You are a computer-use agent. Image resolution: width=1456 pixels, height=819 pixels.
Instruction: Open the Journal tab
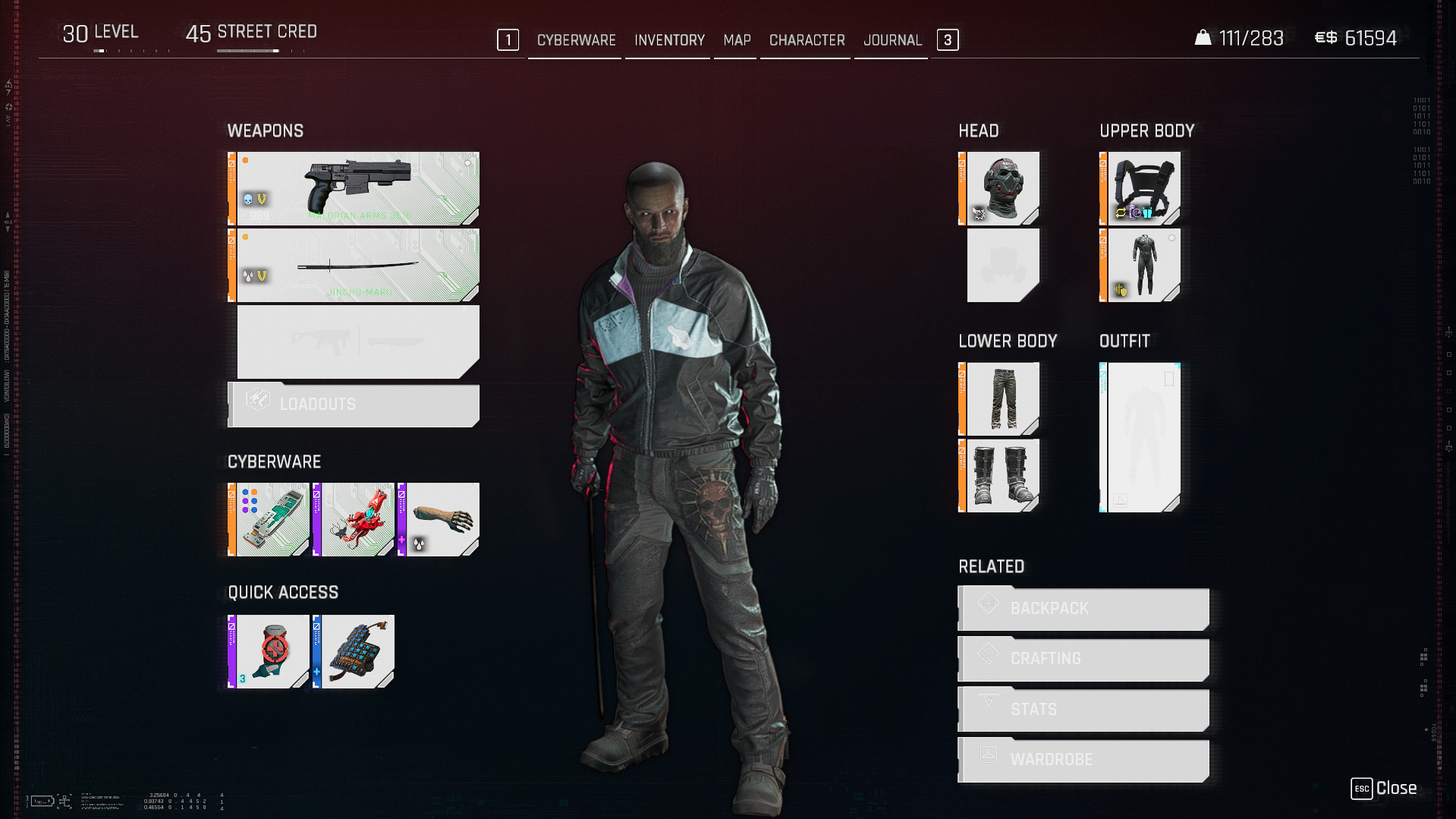point(892,40)
